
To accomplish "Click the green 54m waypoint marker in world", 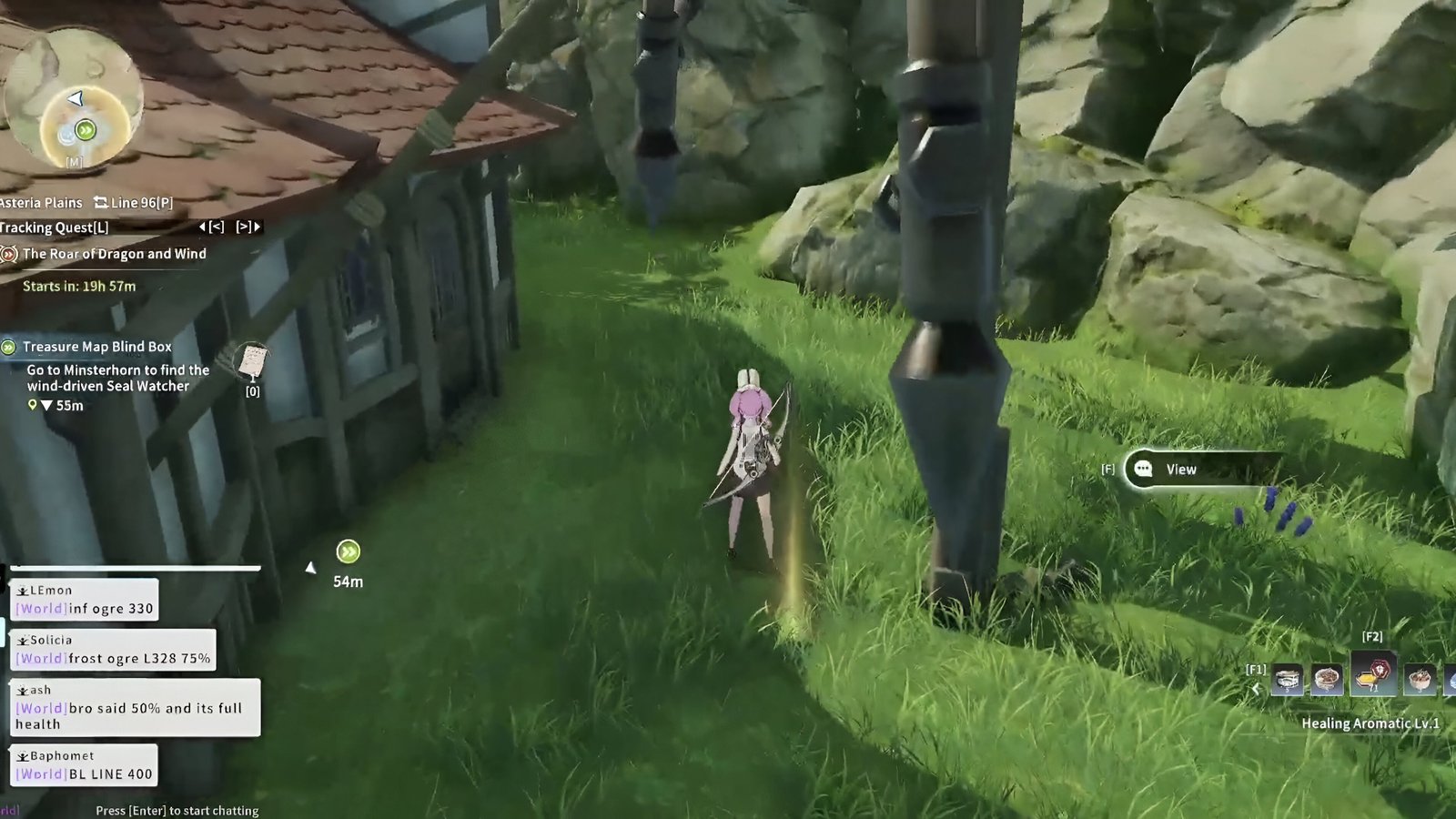I will click(x=347, y=551).
